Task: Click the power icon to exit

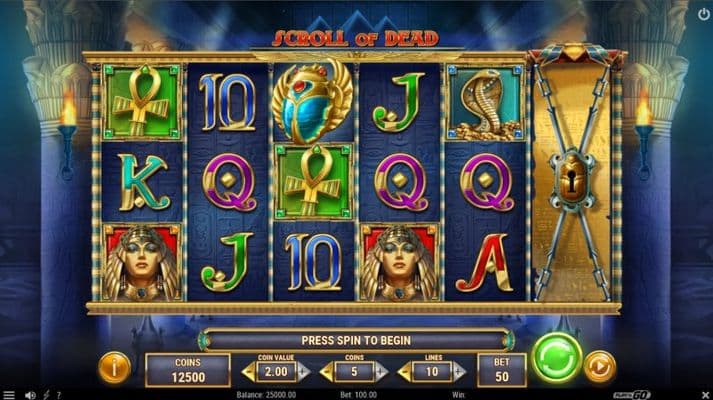Action: 702,14
